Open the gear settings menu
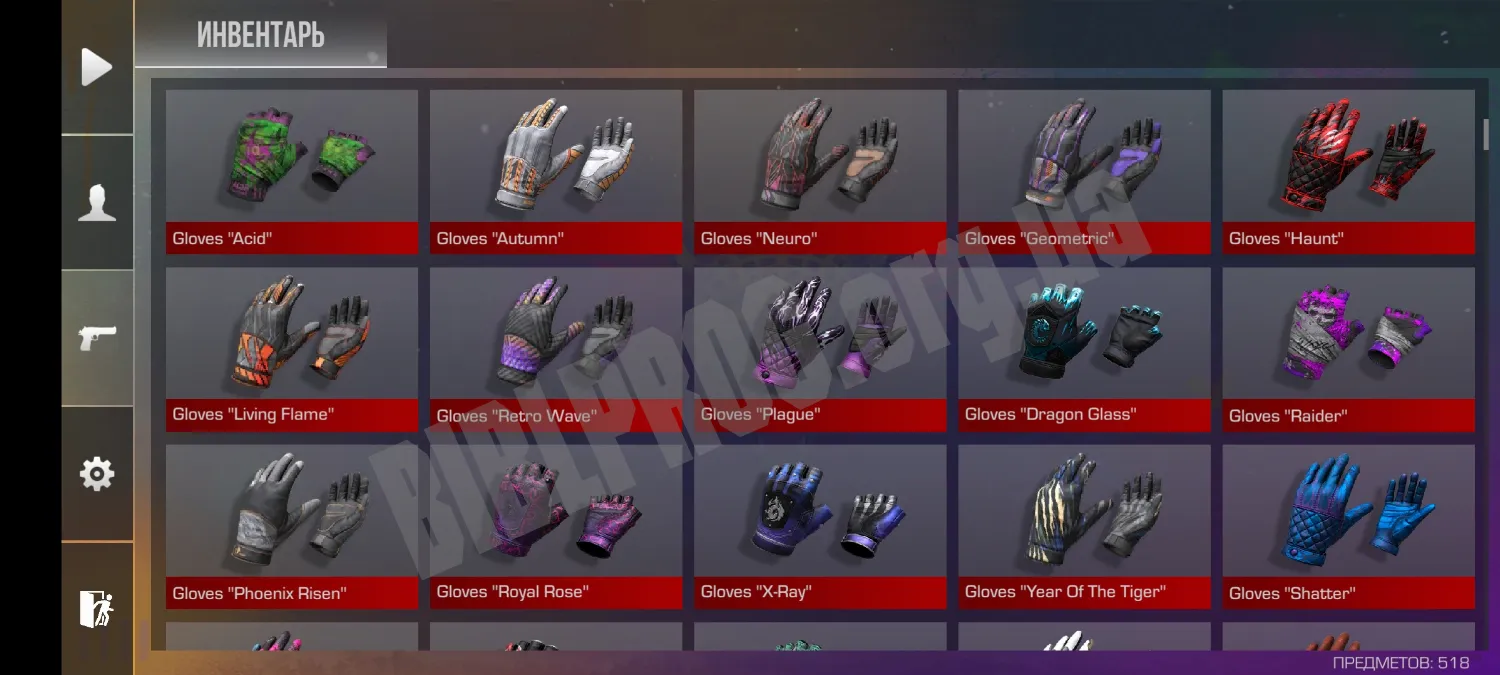1500x675 pixels. pos(97,473)
